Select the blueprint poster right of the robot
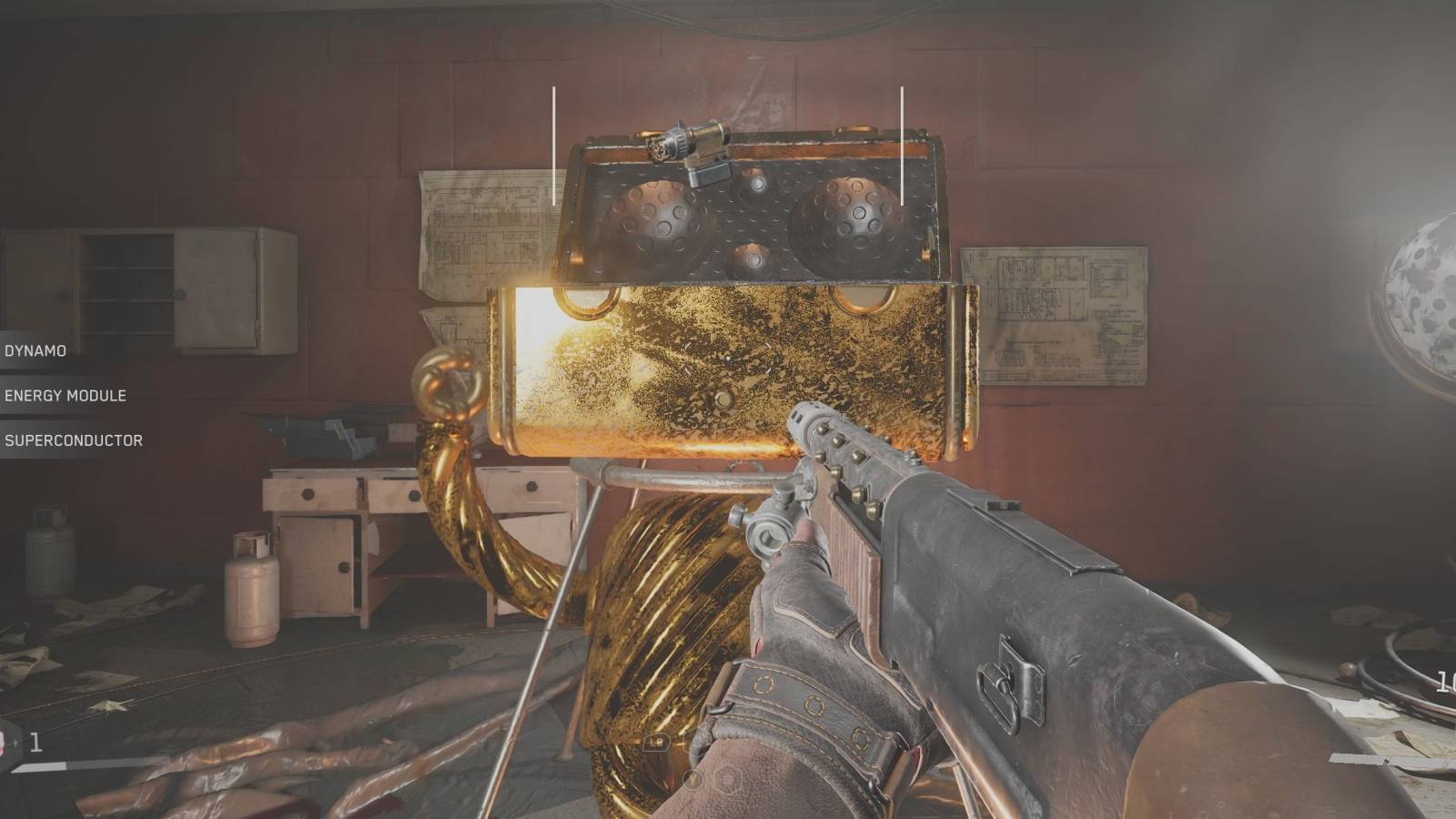The height and width of the screenshot is (819, 1456). 1056,314
